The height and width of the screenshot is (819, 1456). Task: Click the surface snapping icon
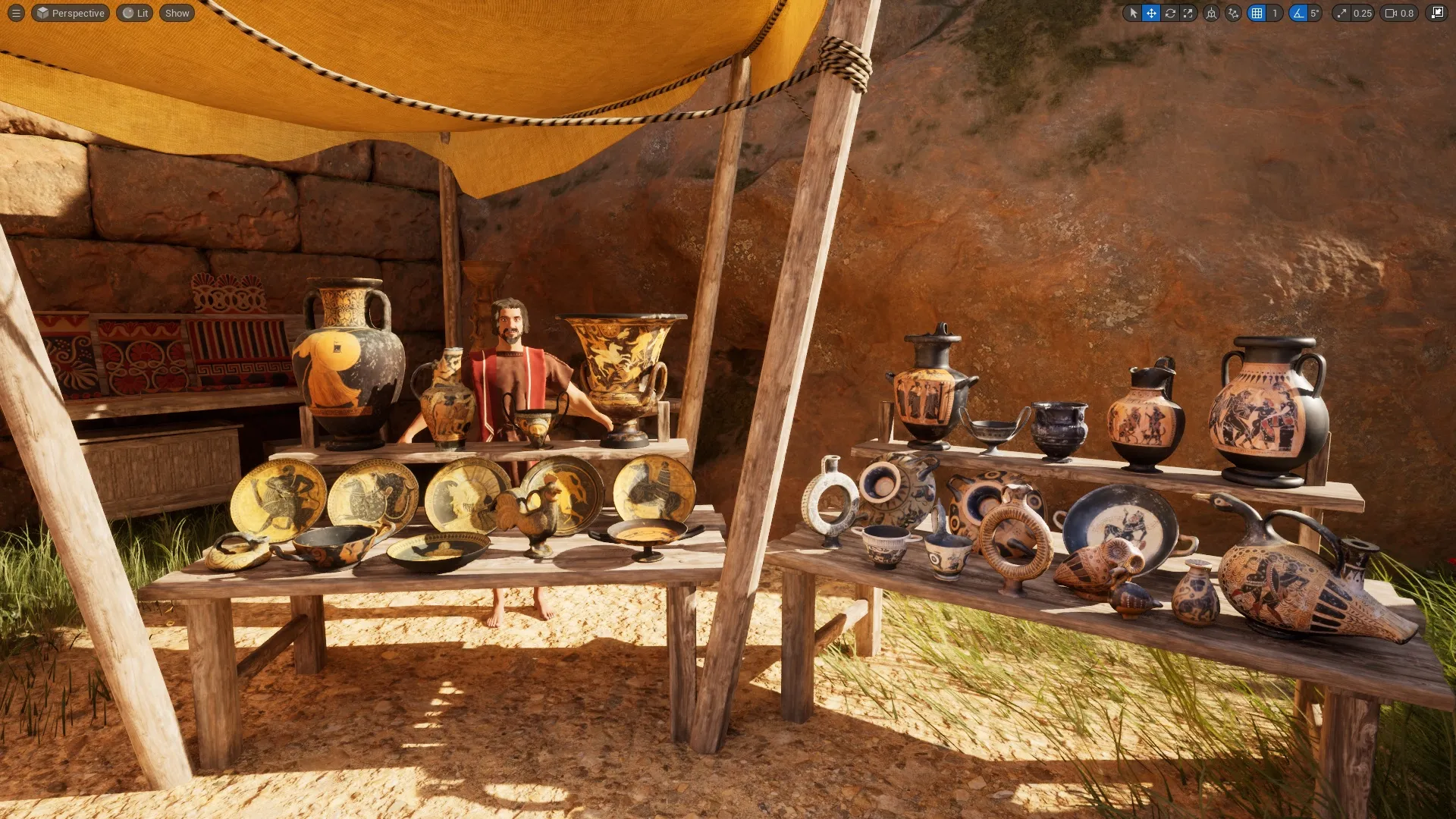tap(1234, 13)
